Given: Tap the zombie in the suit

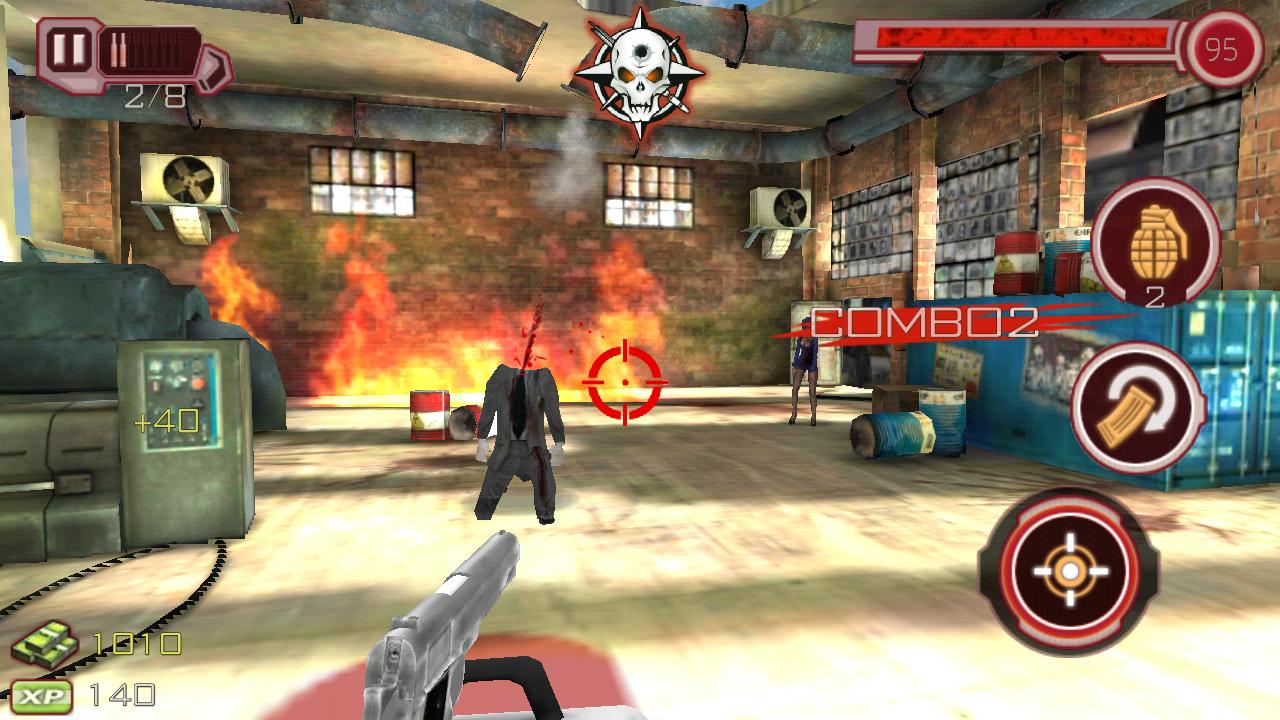Looking at the screenshot, I should point(522,430).
